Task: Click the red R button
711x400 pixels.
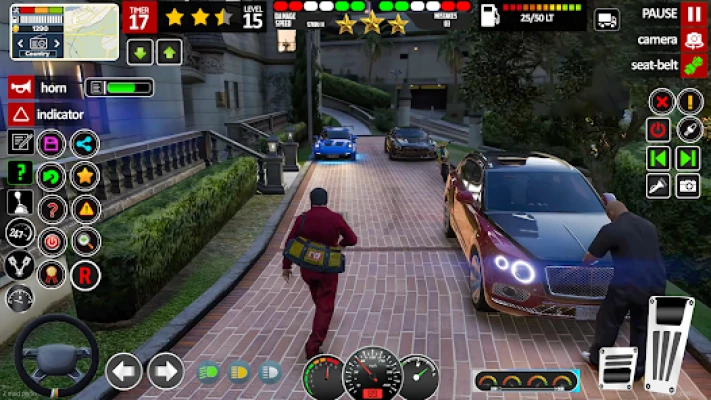Action: [x=86, y=273]
